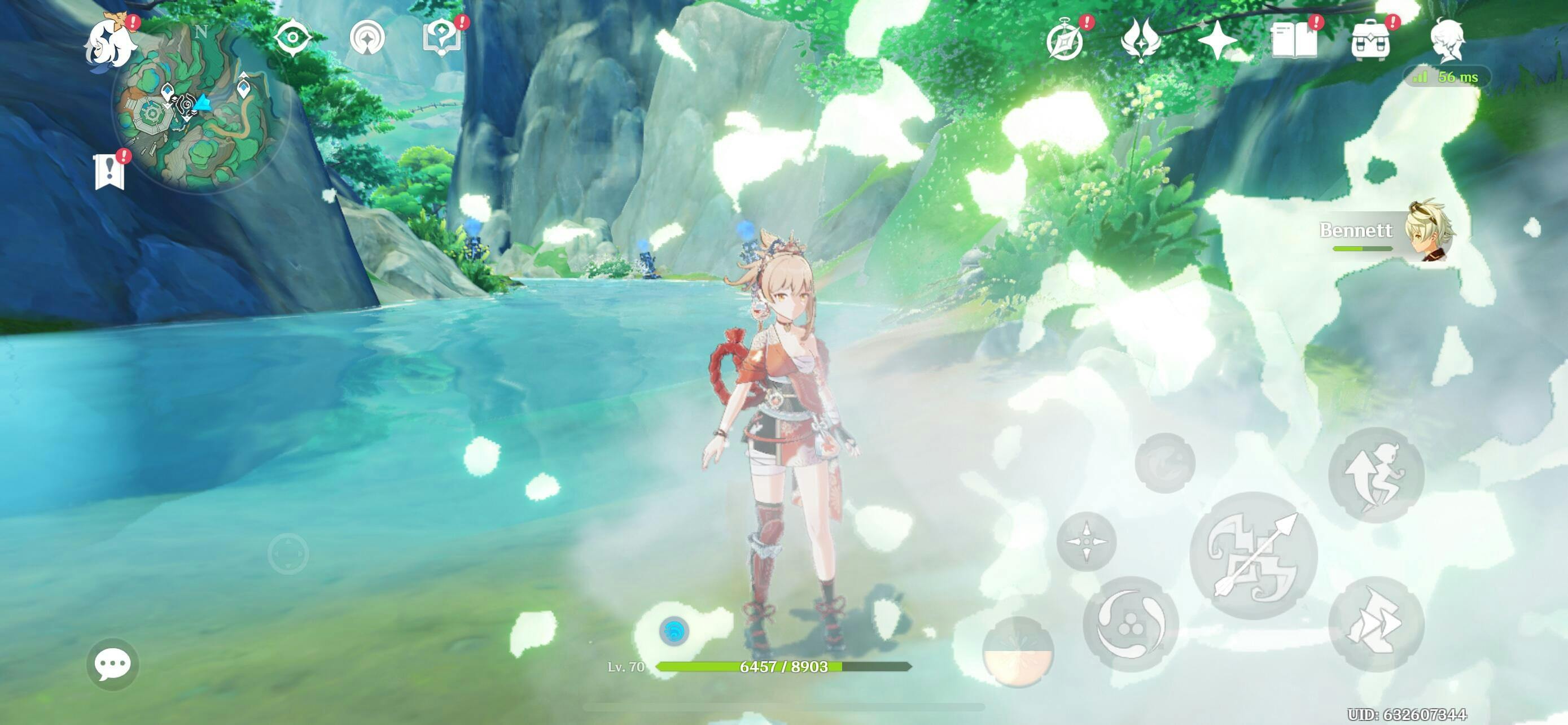Open the chat speech bubble
Screen dimensions: 1568x725
tap(113, 663)
